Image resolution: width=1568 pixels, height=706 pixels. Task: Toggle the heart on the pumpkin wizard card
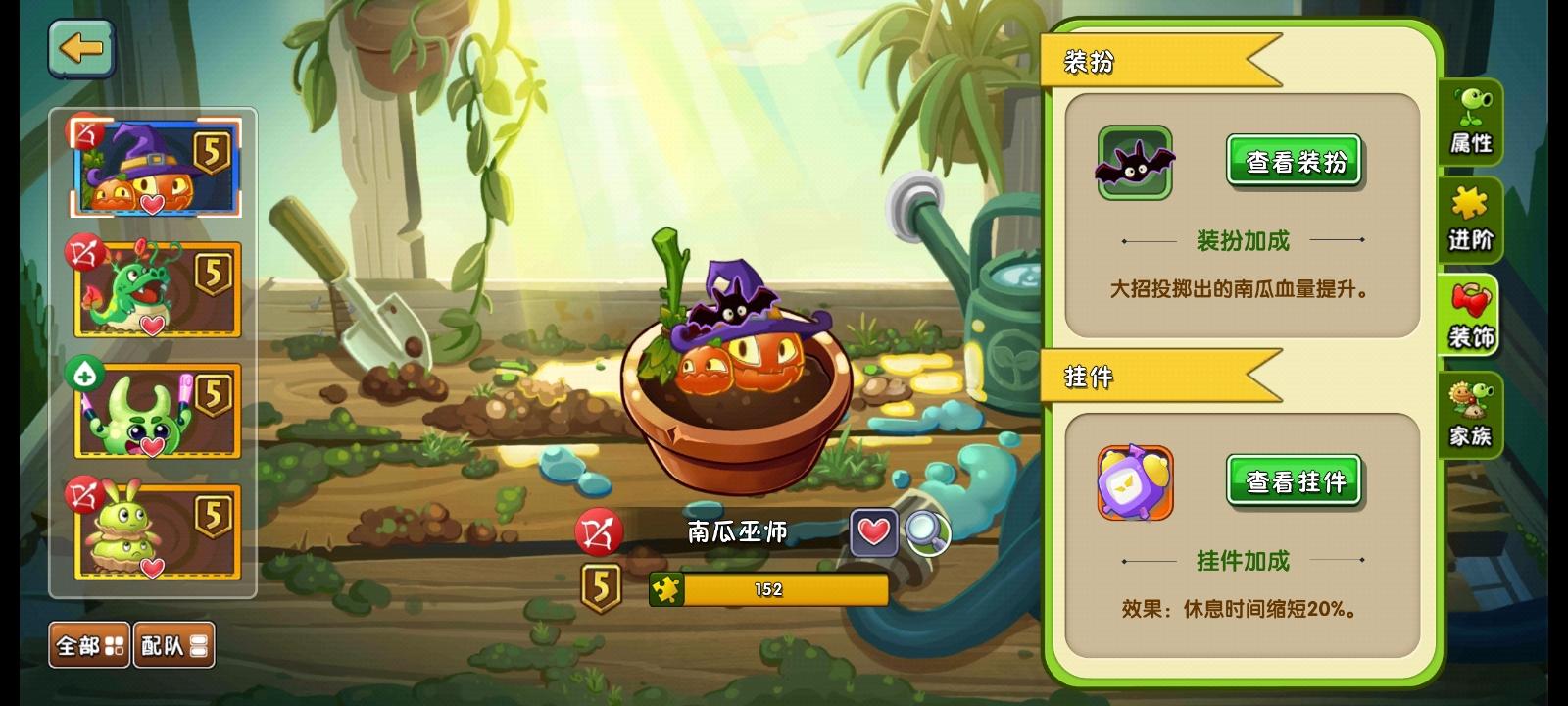coord(151,204)
